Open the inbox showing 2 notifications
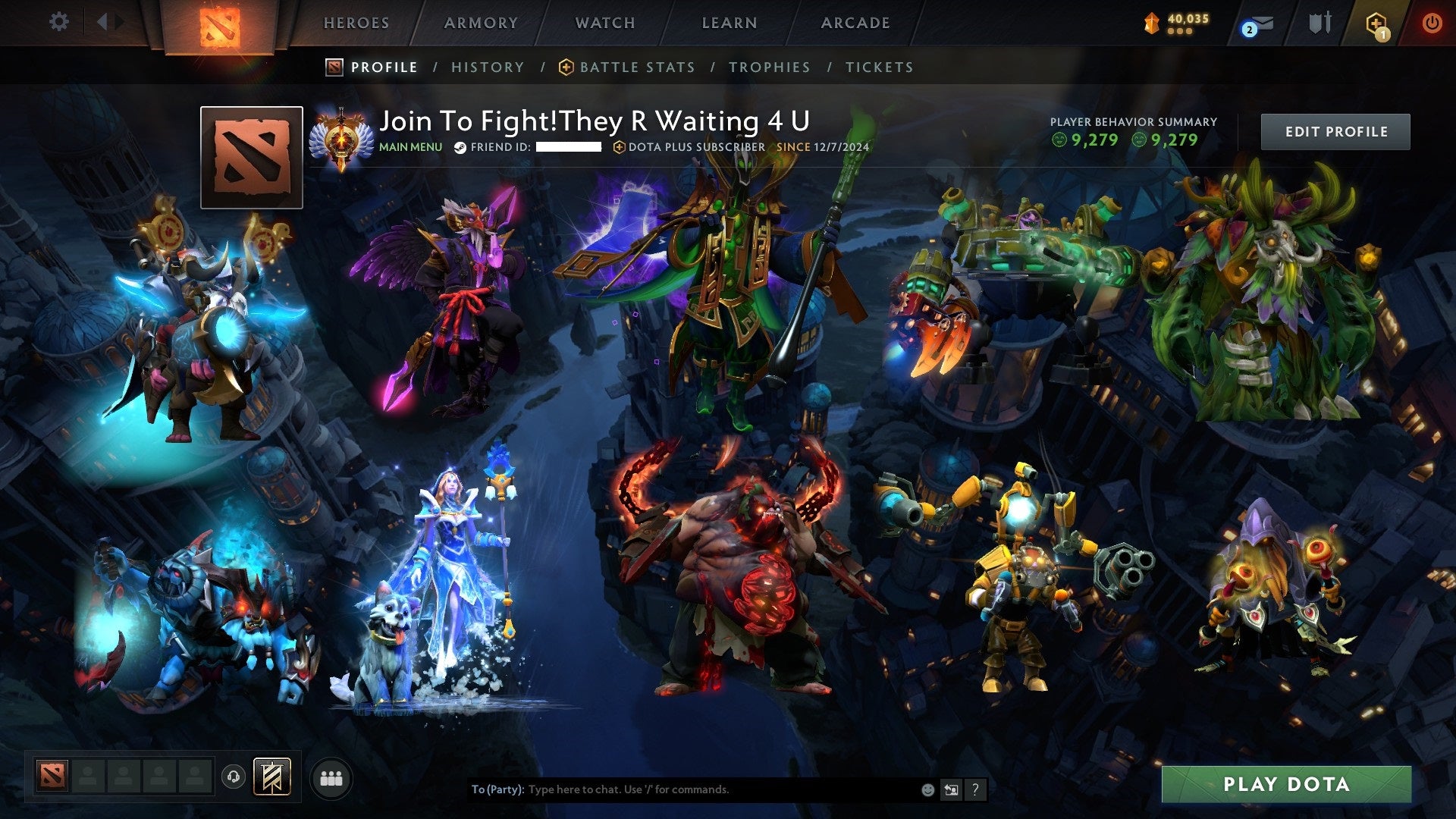This screenshot has height=819, width=1456. click(1262, 24)
